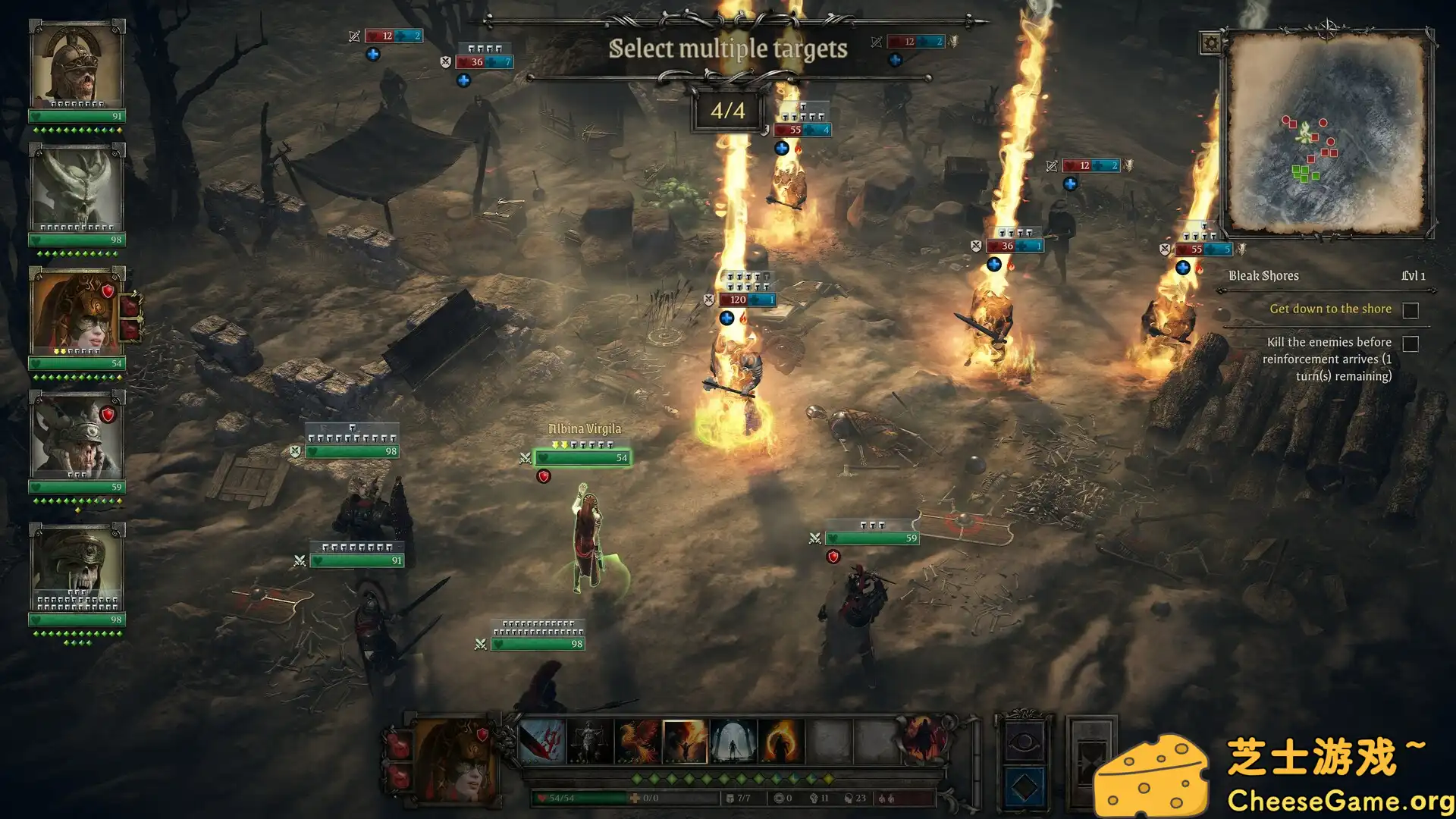Open minimap settings gear
The image size is (1456, 819).
point(1211,43)
